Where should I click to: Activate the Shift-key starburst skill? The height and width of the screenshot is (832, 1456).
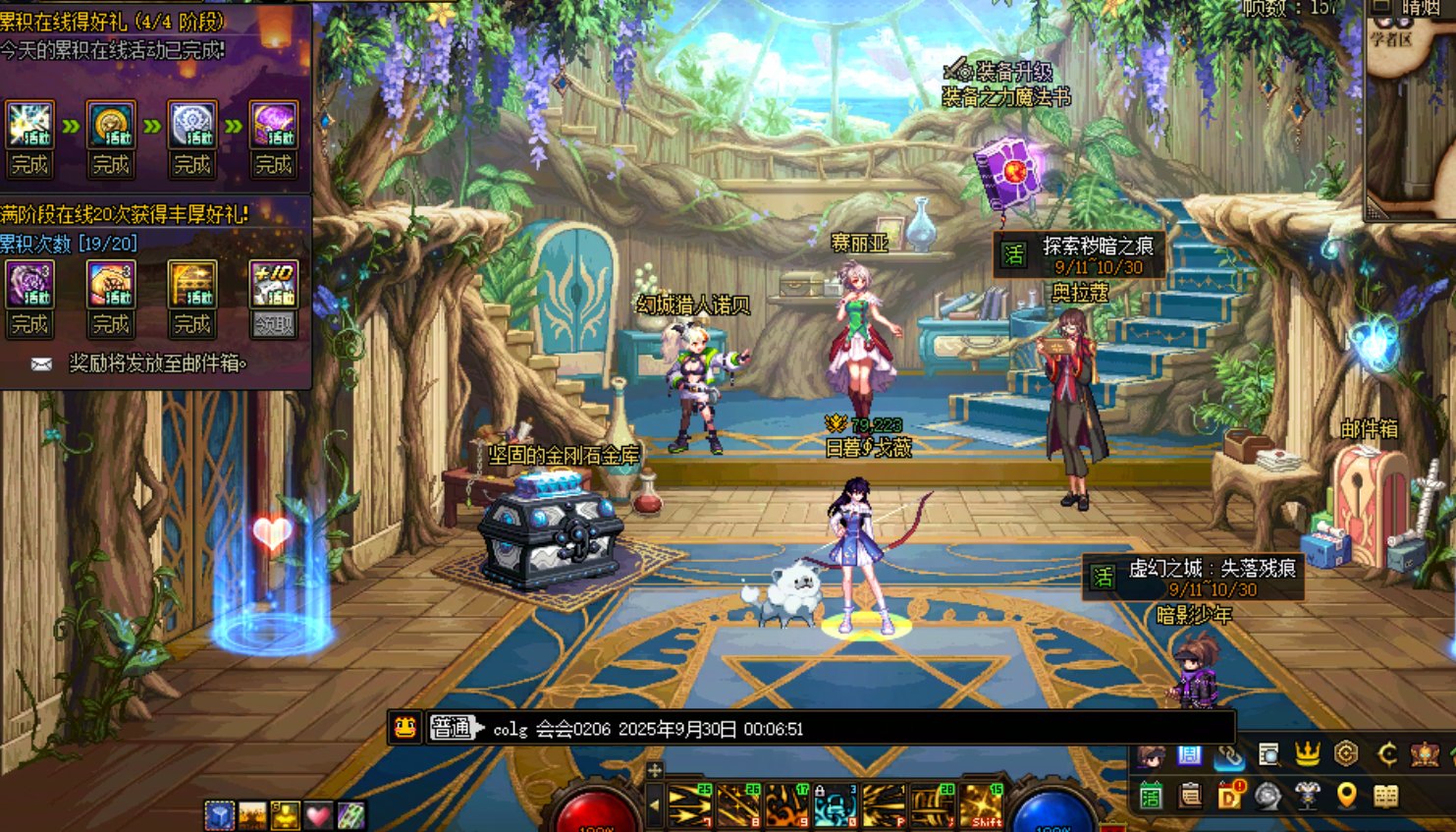pos(983,805)
